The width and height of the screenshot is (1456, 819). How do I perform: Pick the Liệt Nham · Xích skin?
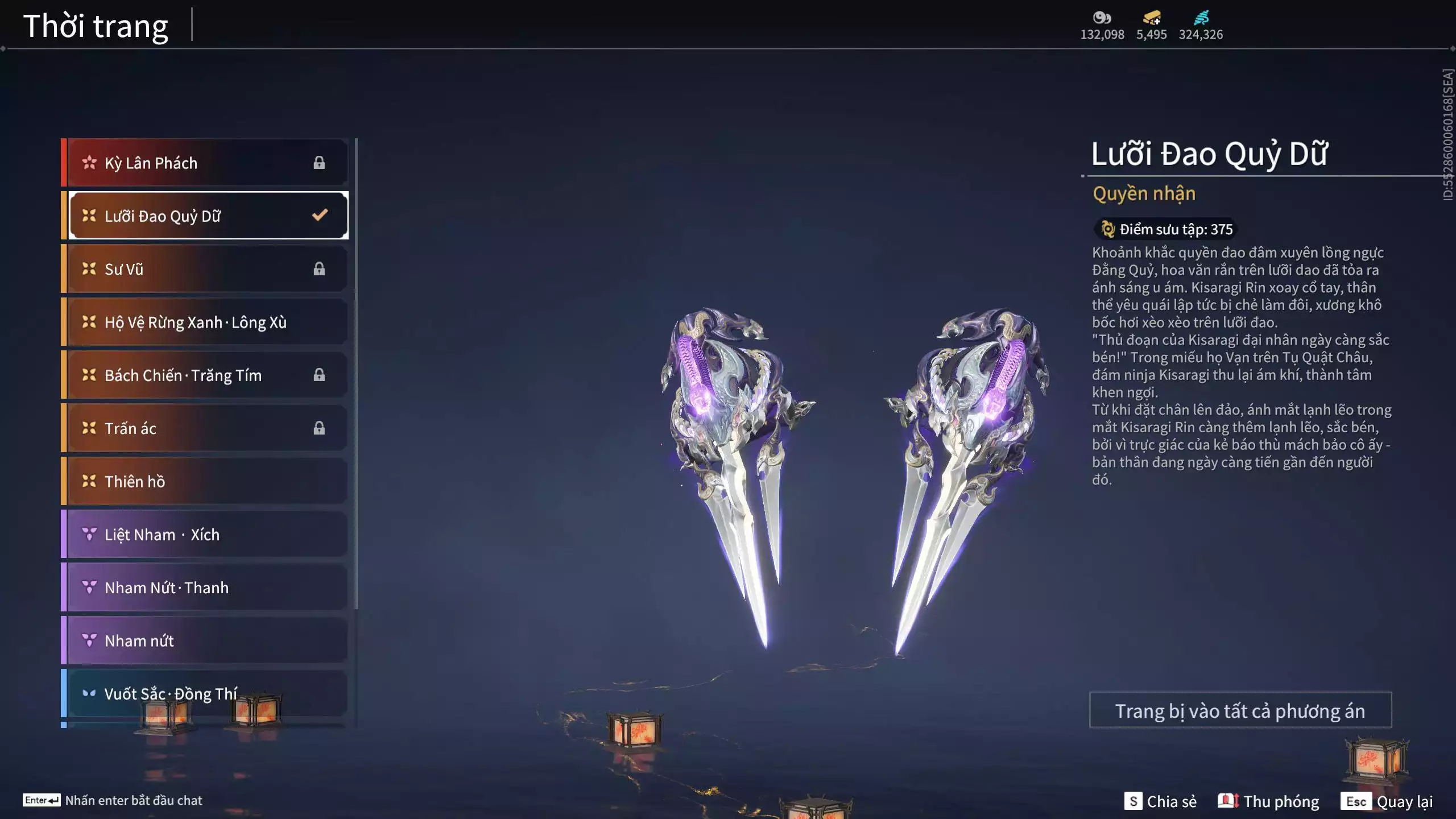point(205,535)
